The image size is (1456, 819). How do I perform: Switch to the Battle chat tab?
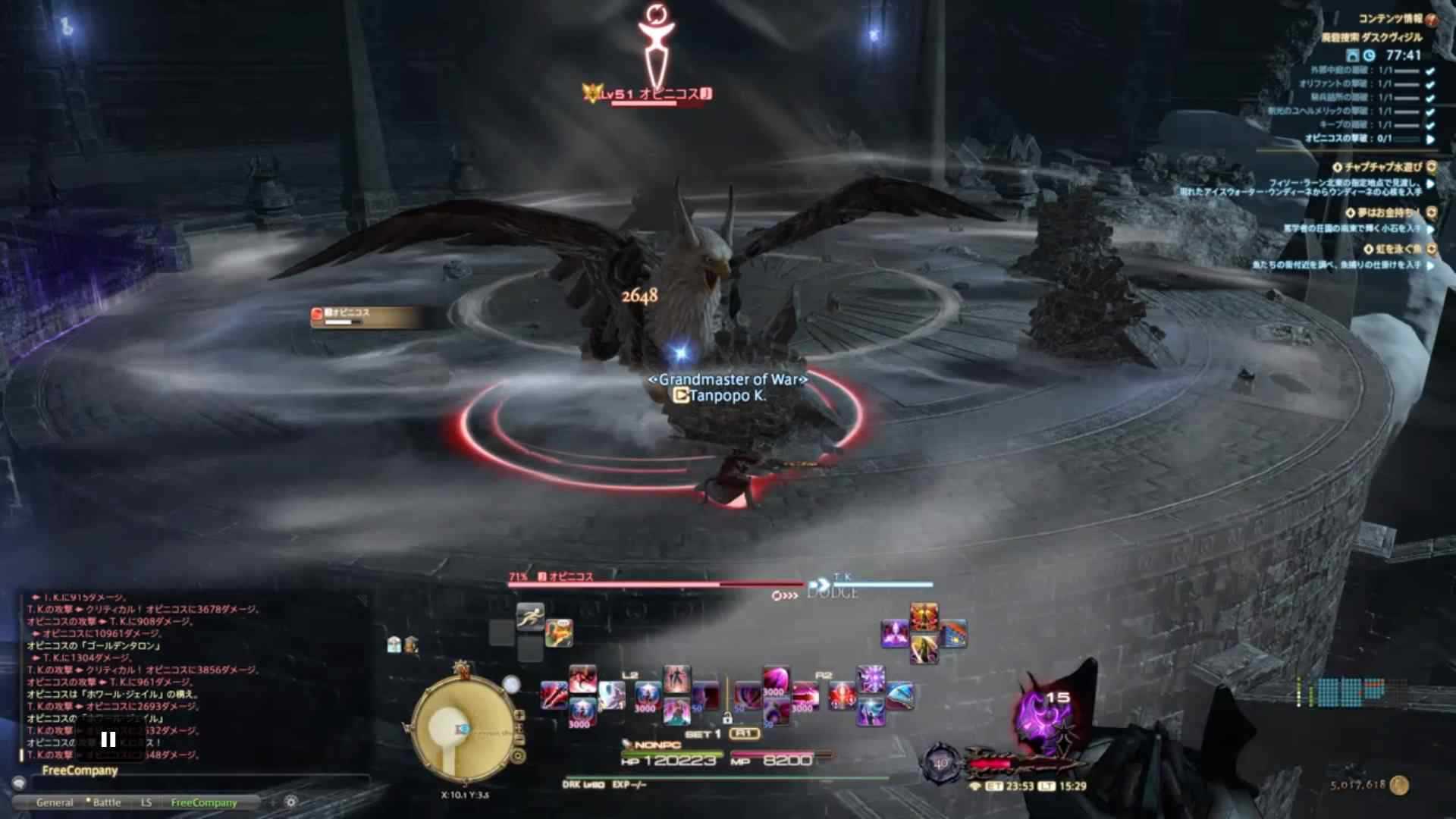point(106,802)
